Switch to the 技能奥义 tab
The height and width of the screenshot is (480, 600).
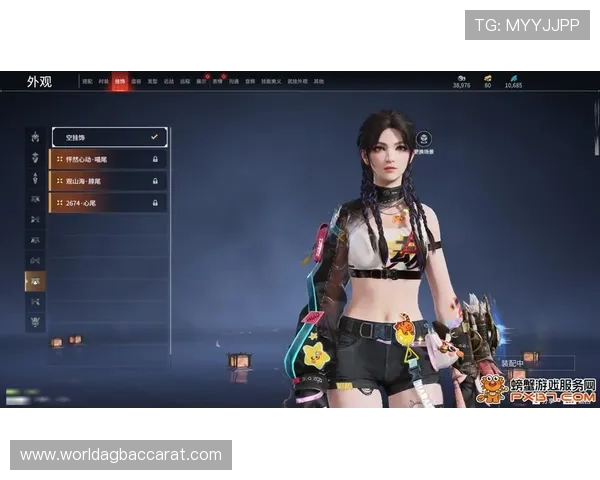click(x=272, y=82)
